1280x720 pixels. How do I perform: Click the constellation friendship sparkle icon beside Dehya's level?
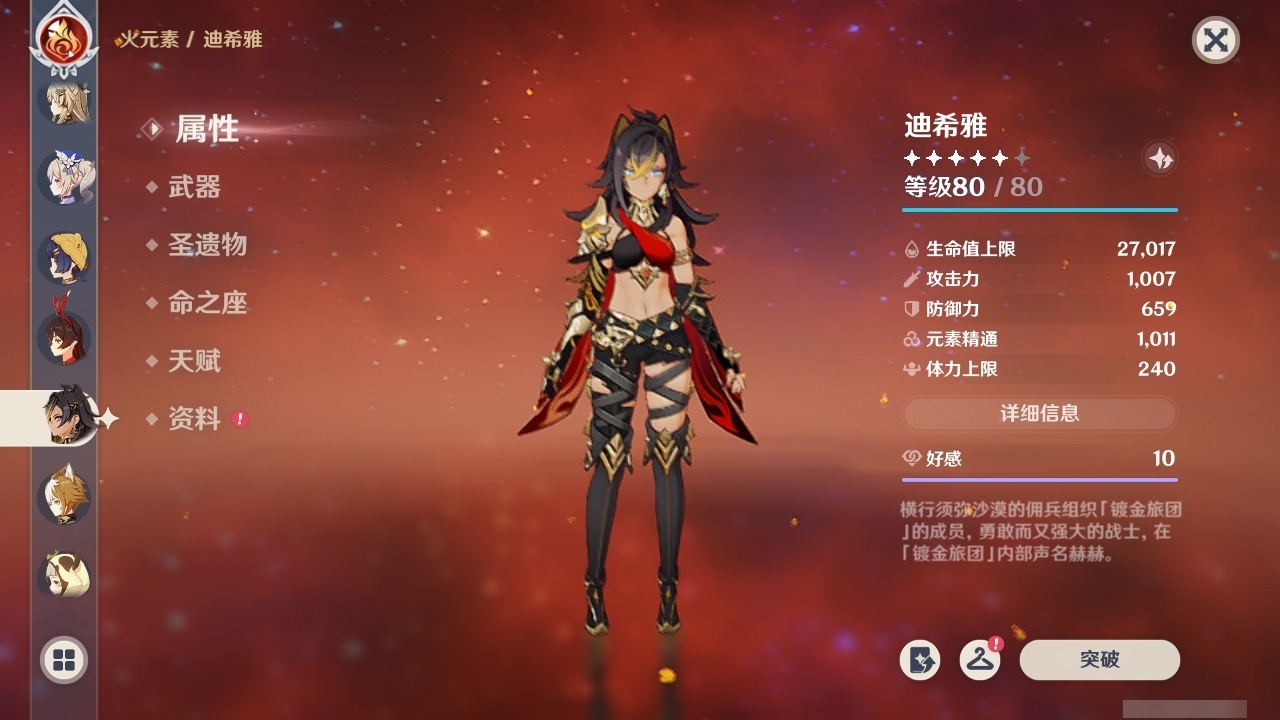1158,158
